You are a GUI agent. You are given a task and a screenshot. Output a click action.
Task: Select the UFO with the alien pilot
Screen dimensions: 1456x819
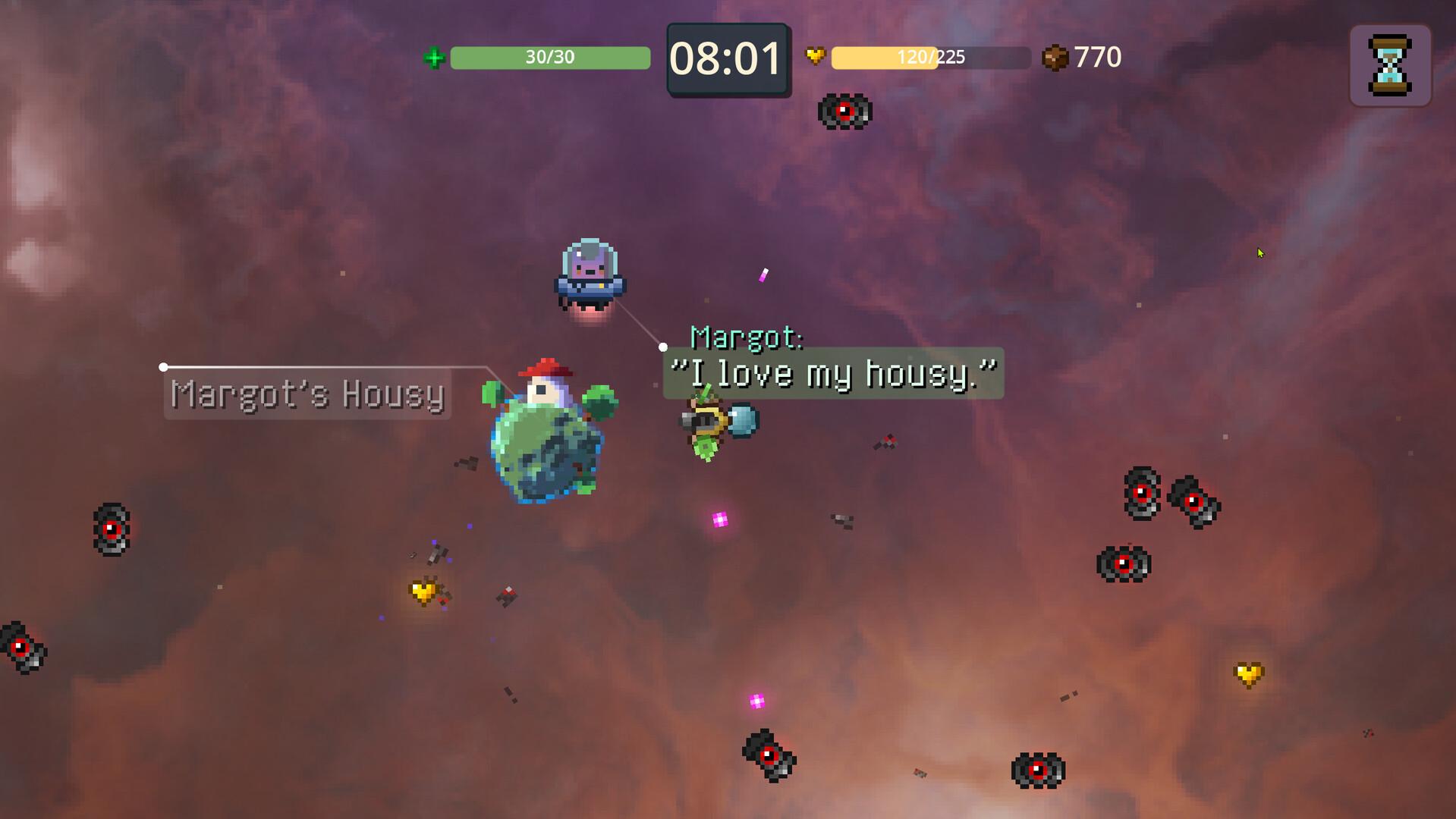pos(589,271)
